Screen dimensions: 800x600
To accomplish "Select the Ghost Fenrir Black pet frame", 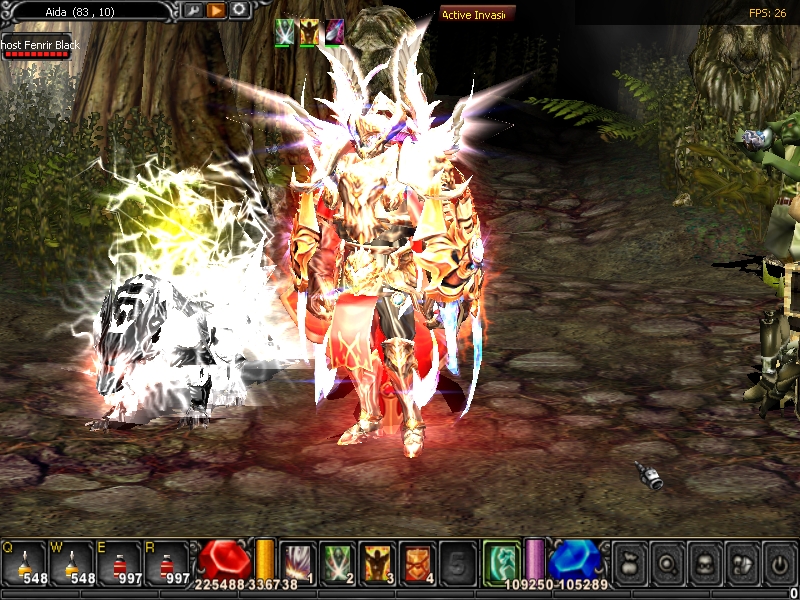I will pos(36,47).
